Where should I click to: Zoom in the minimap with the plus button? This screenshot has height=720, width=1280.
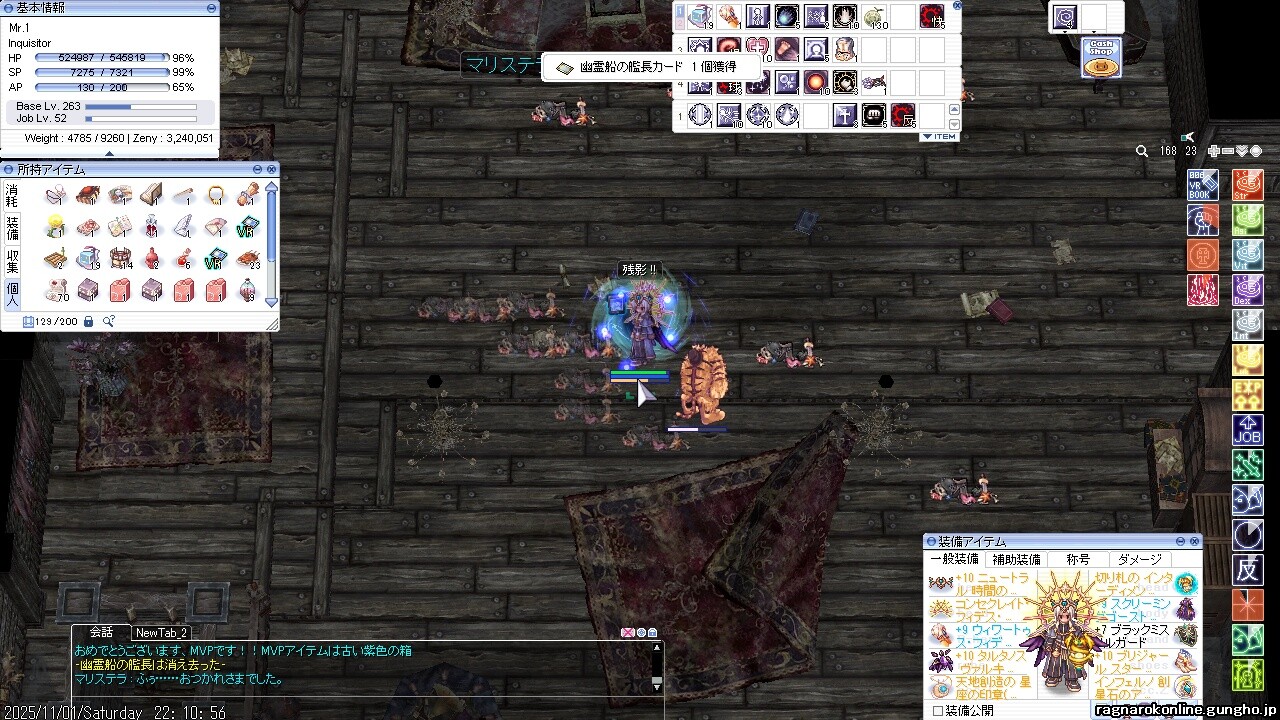(1214, 151)
